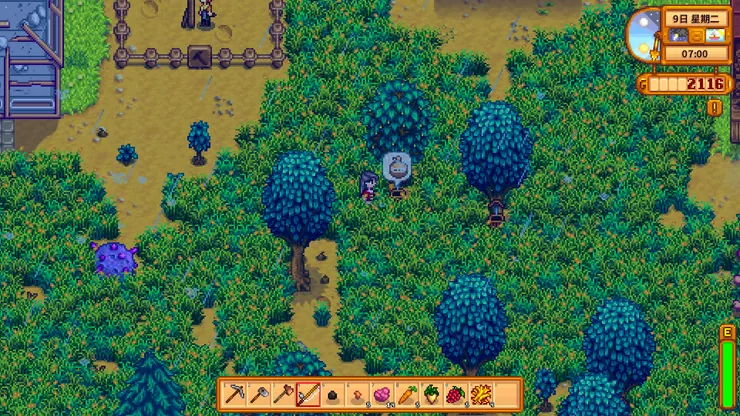Choose the red berry slot

(455, 394)
